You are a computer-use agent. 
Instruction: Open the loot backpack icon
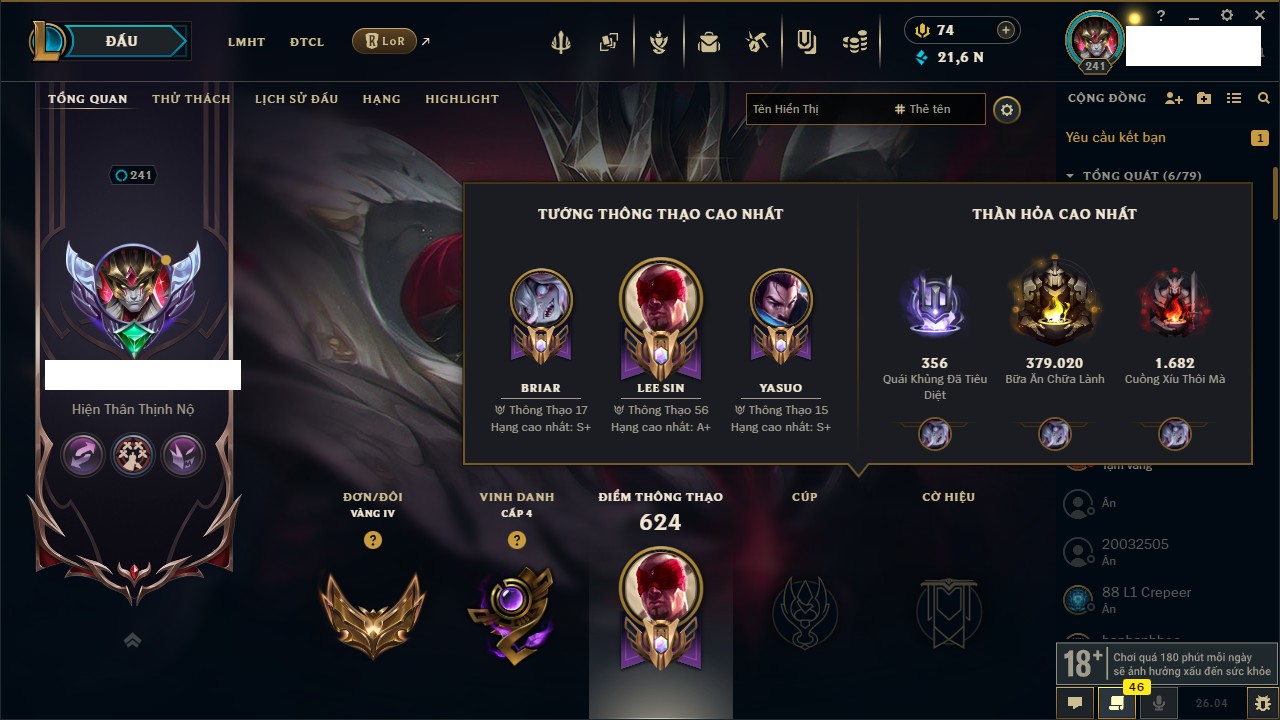coord(709,42)
